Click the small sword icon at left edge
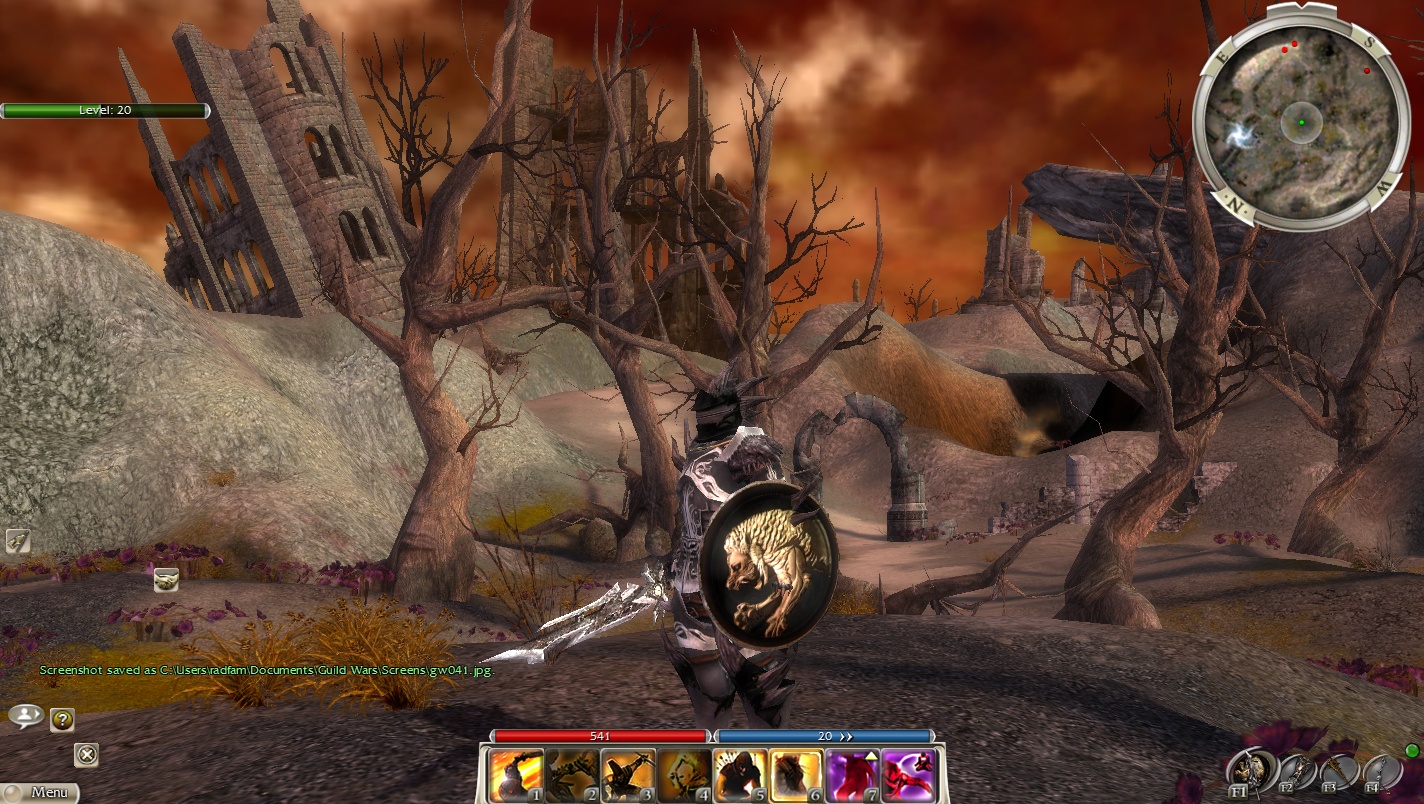This screenshot has height=804, width=1424. 18,541
